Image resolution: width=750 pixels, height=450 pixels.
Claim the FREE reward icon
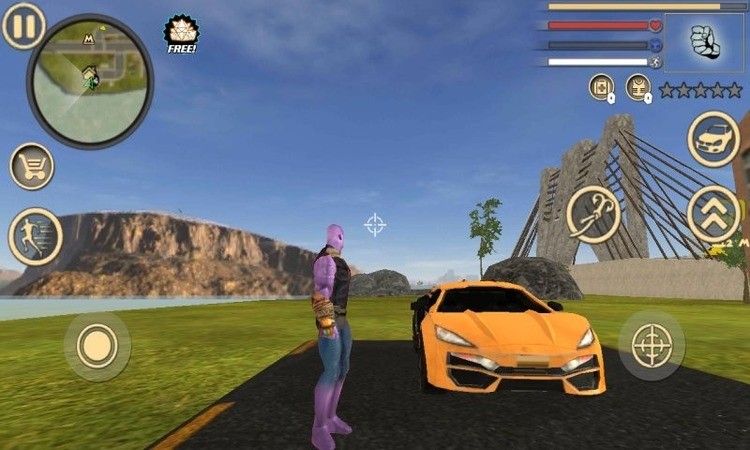(182, 33)
